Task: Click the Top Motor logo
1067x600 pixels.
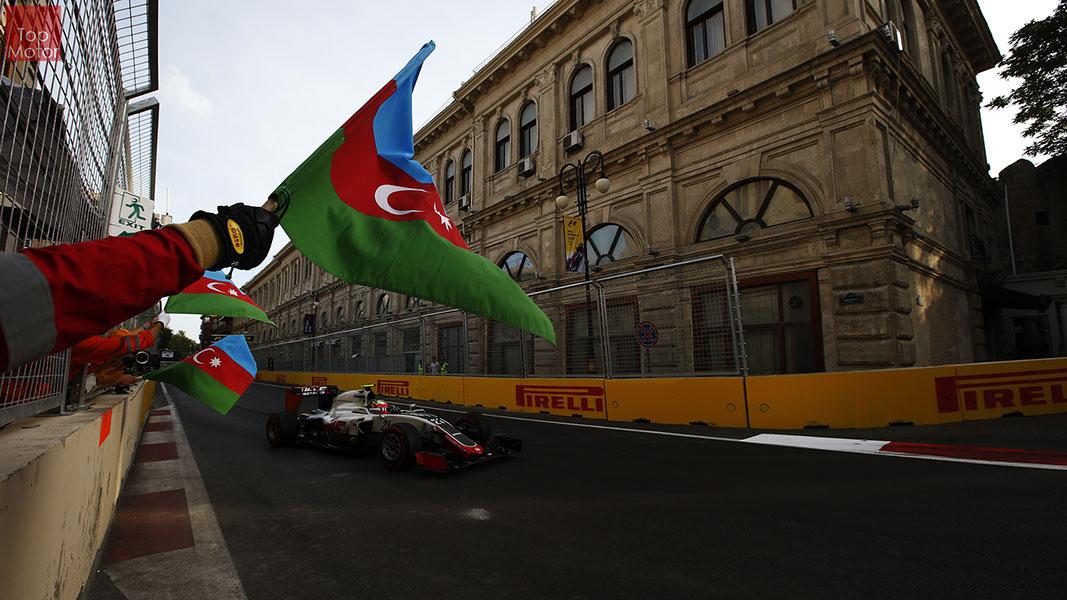Action: click(33, 33)
